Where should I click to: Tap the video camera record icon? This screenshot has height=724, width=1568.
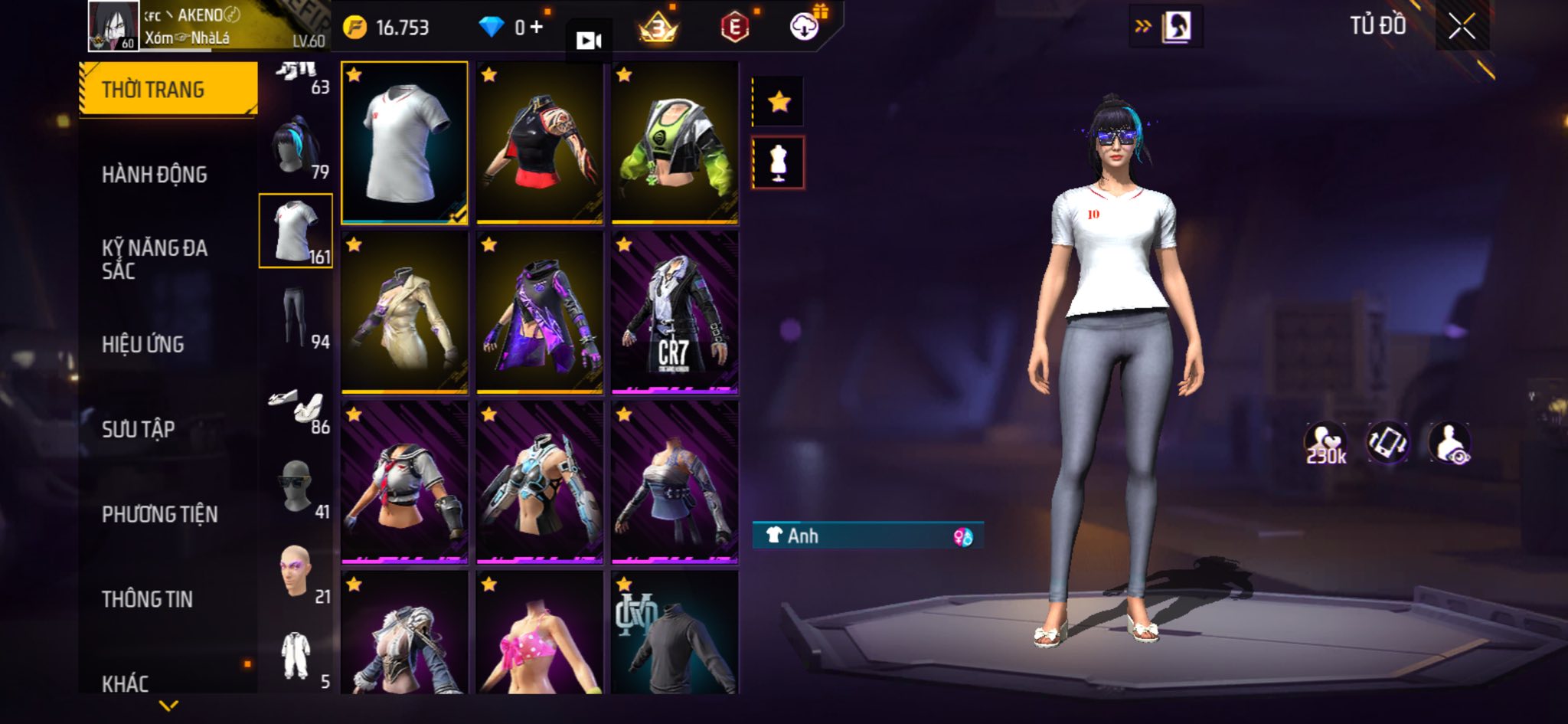[588, 41]
